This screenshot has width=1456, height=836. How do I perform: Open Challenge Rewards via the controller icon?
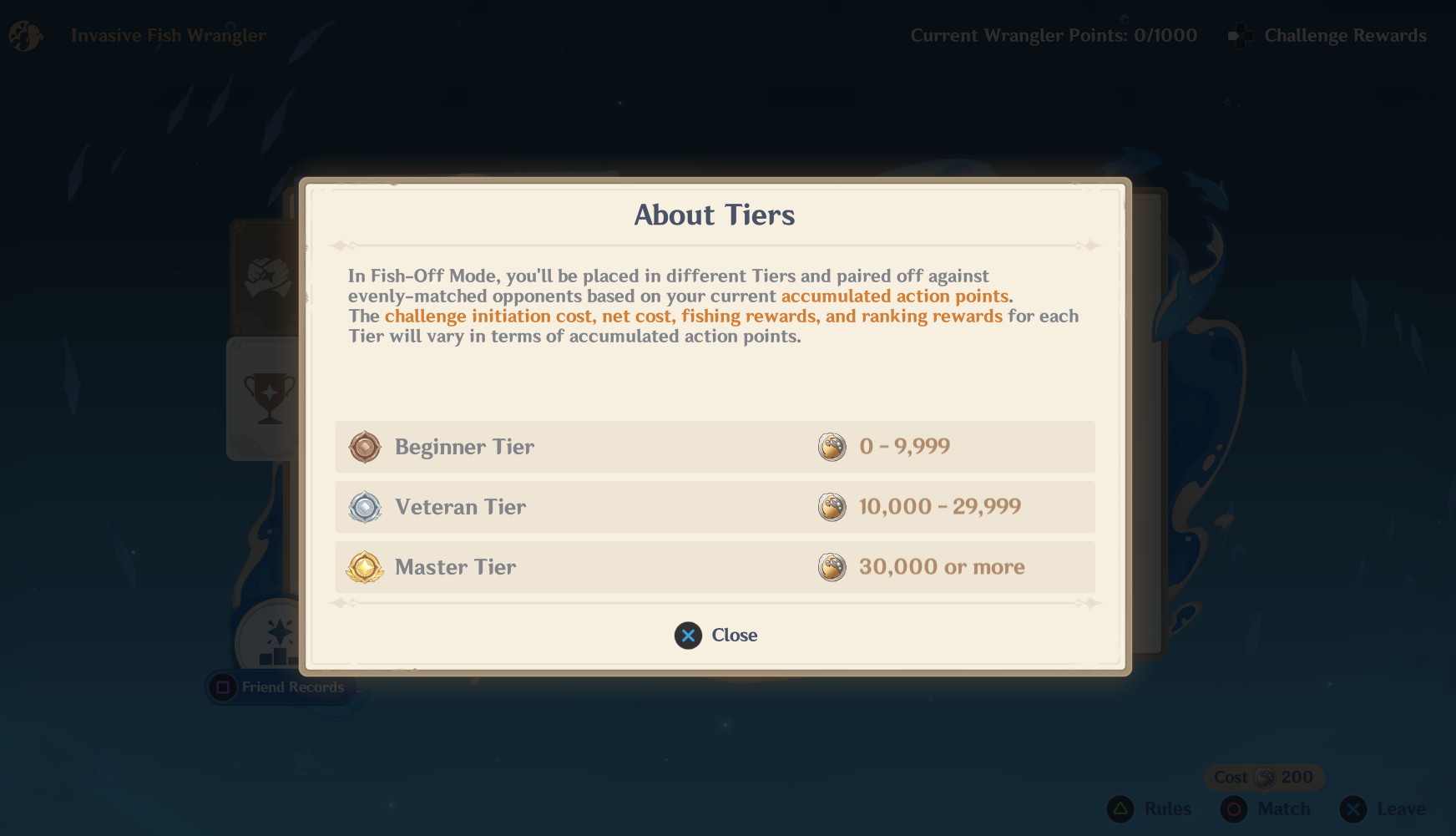(x=1240, y=35)
